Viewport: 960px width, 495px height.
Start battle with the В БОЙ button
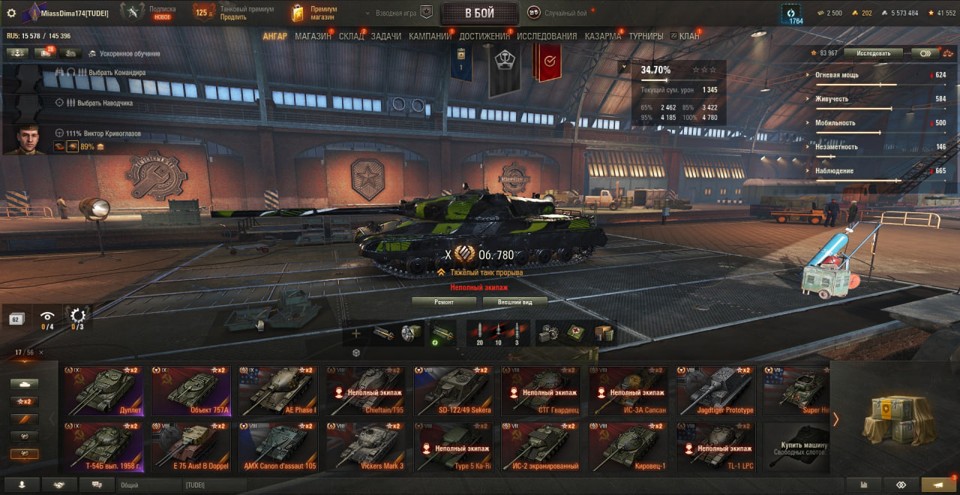[x=479, y=13]
